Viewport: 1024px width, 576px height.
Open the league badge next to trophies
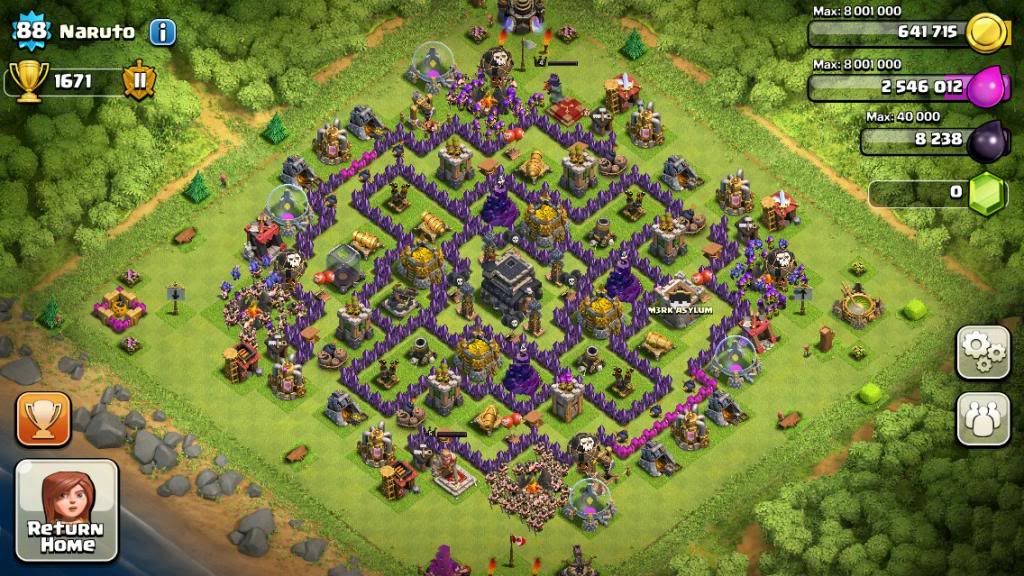pyautogui.click(x=139, y=81)
